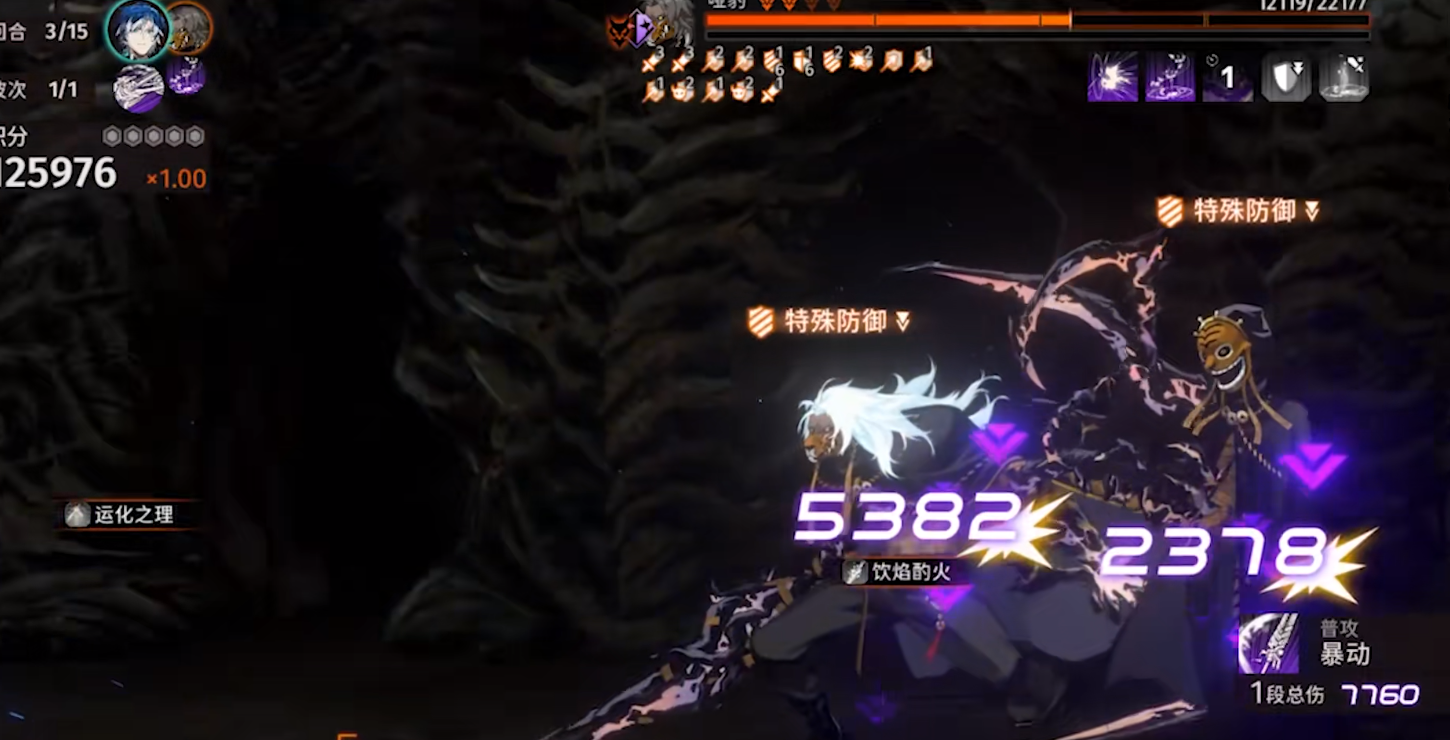Click the purple ritual circle skill icon
Image resolution: width=1450 pixels, height=740 pixels.
[x=1170, y=77]
